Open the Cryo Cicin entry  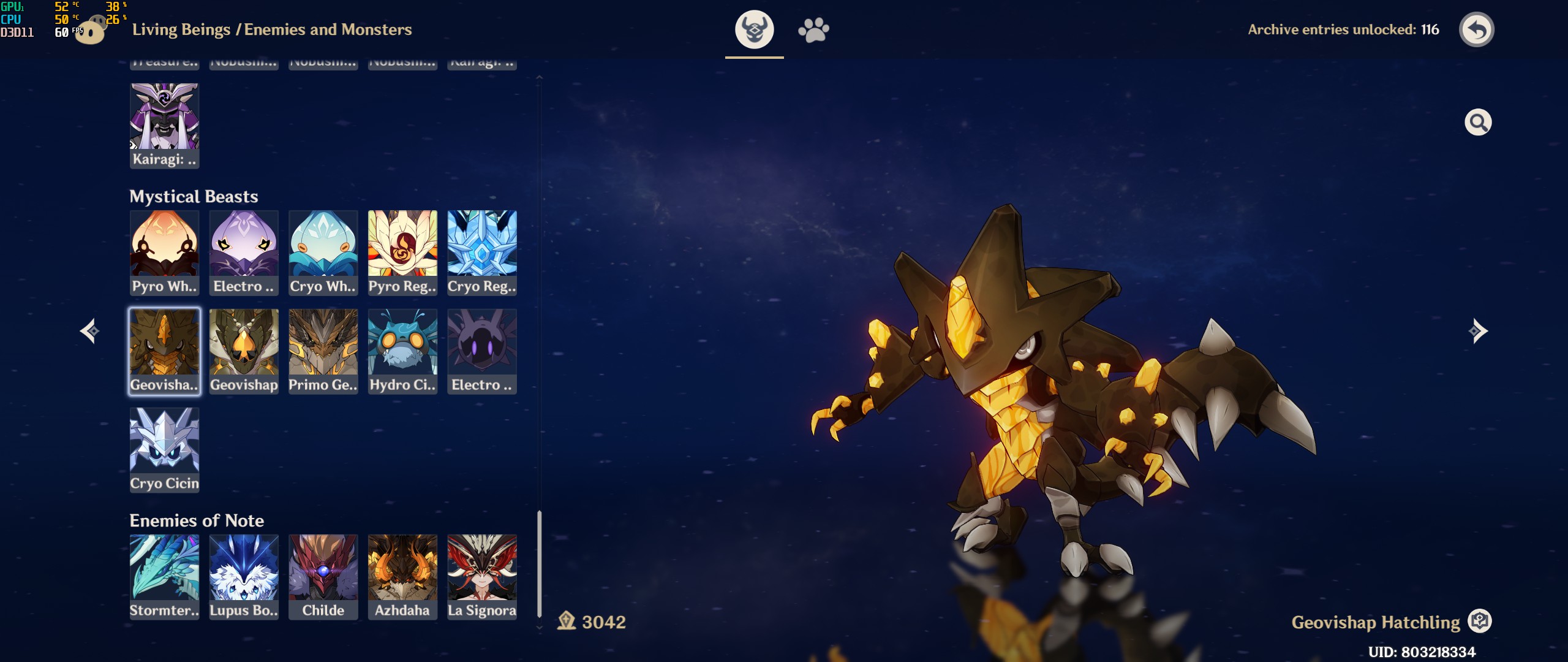[164, 449]
